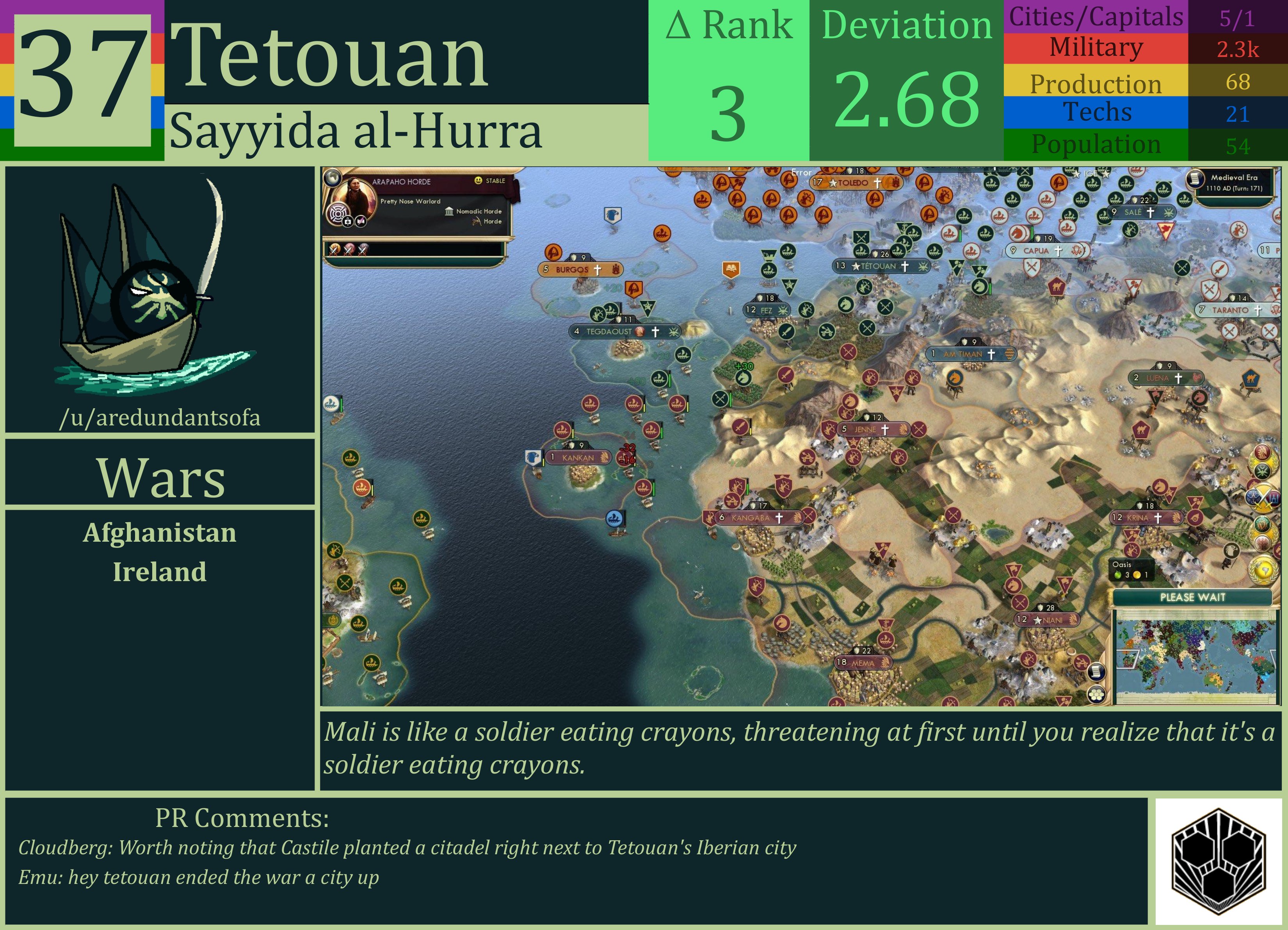This screenshot has width=1288, height=930.
Task: Click the ARAPAHO HORDE title bar
Action: click(x=402, y=181)
